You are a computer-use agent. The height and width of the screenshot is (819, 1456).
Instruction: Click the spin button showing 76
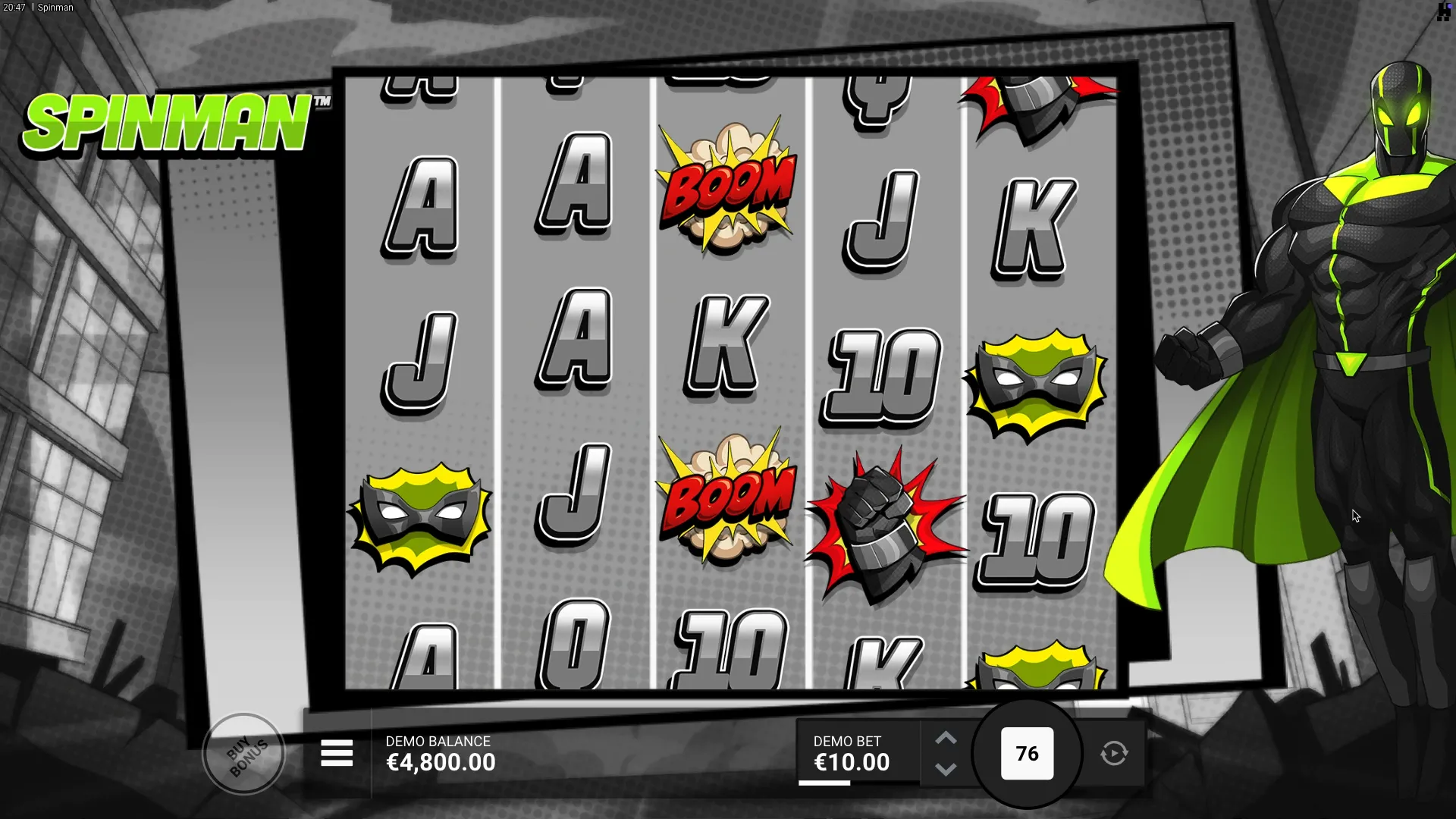click(1027, 754)
